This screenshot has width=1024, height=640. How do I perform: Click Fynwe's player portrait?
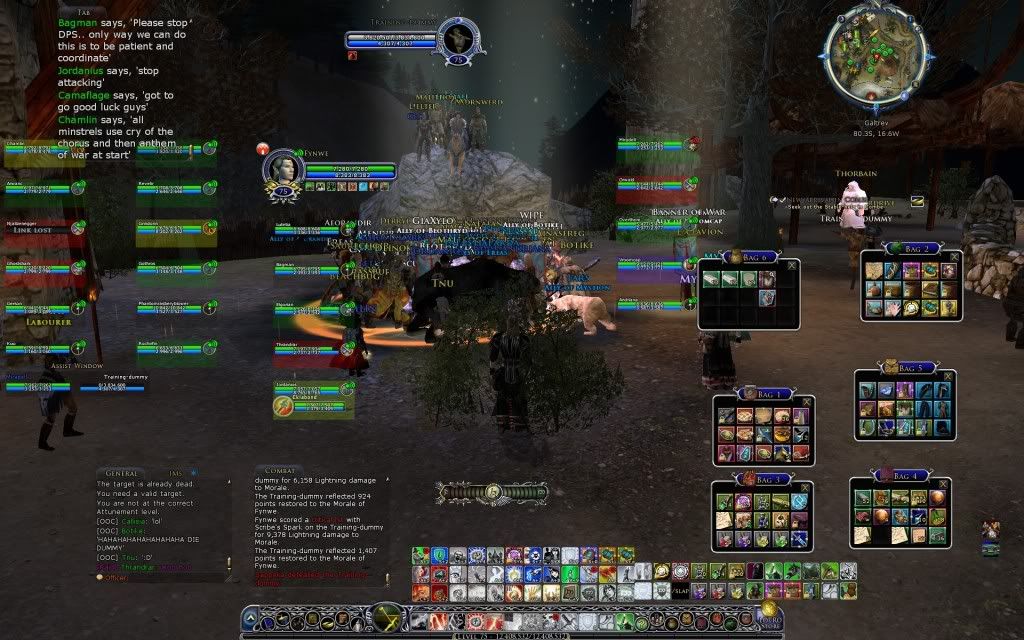[282, 168]
